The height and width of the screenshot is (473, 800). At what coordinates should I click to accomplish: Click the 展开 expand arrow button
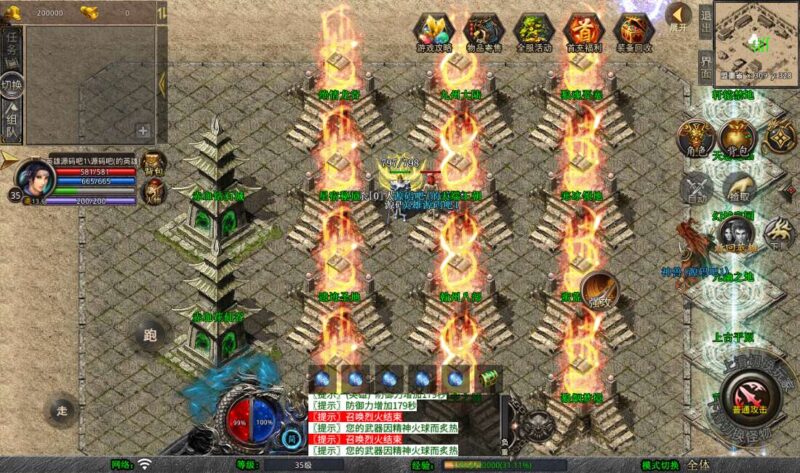coord(679,17)
